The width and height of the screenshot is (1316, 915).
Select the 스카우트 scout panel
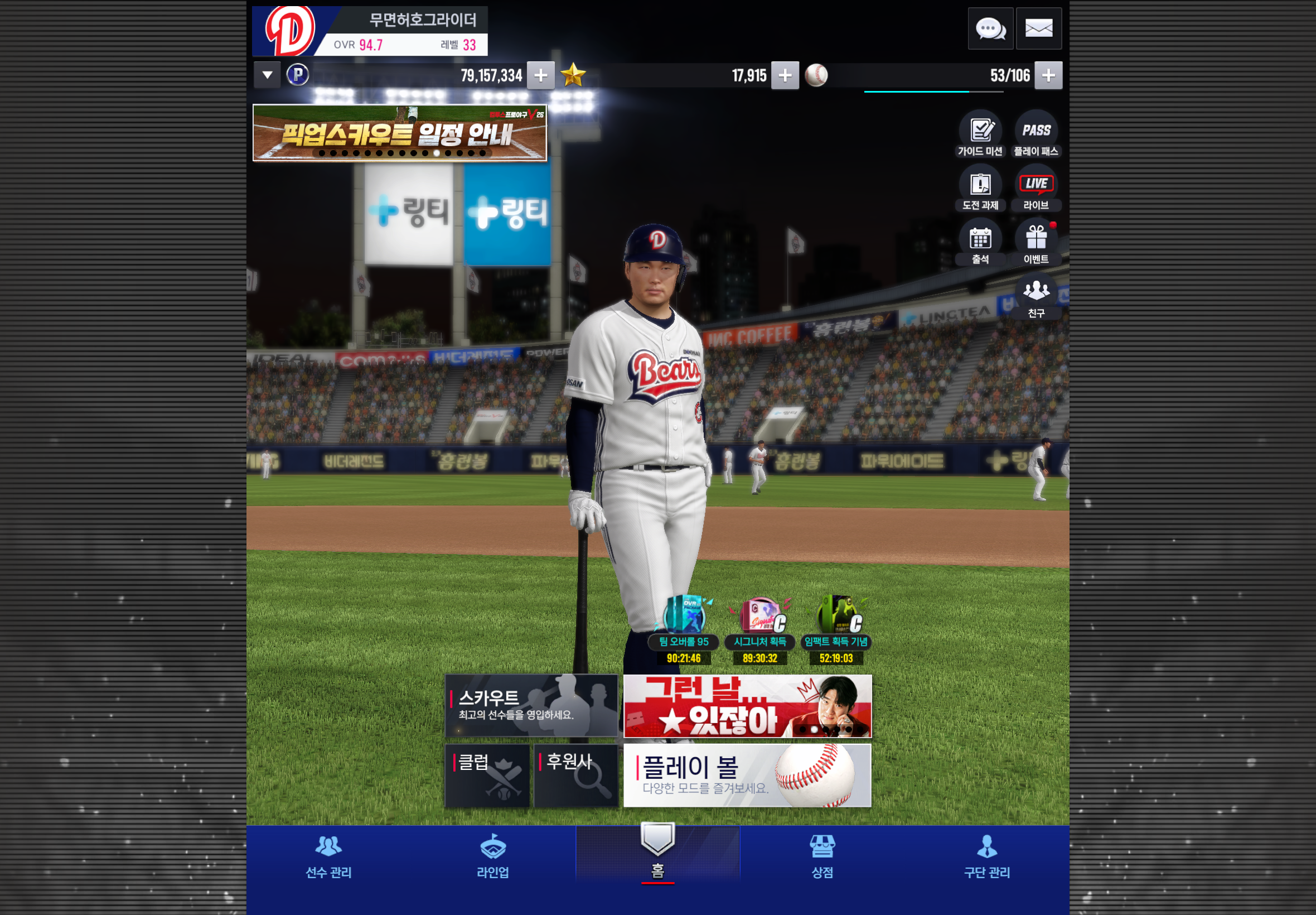tap(531, 705)
